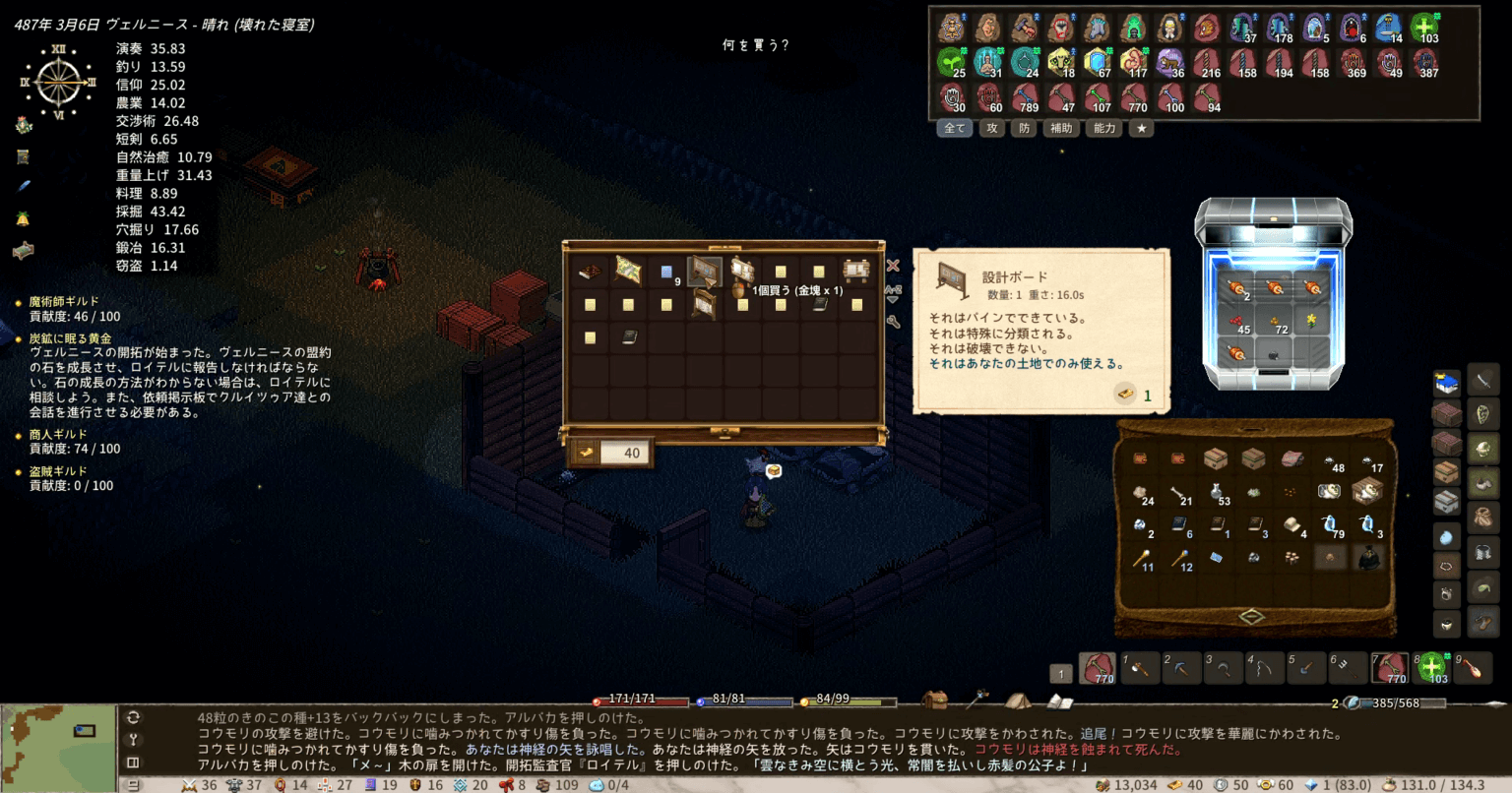Select the fishing rod in hotbar slot 4

[1265, 669]
